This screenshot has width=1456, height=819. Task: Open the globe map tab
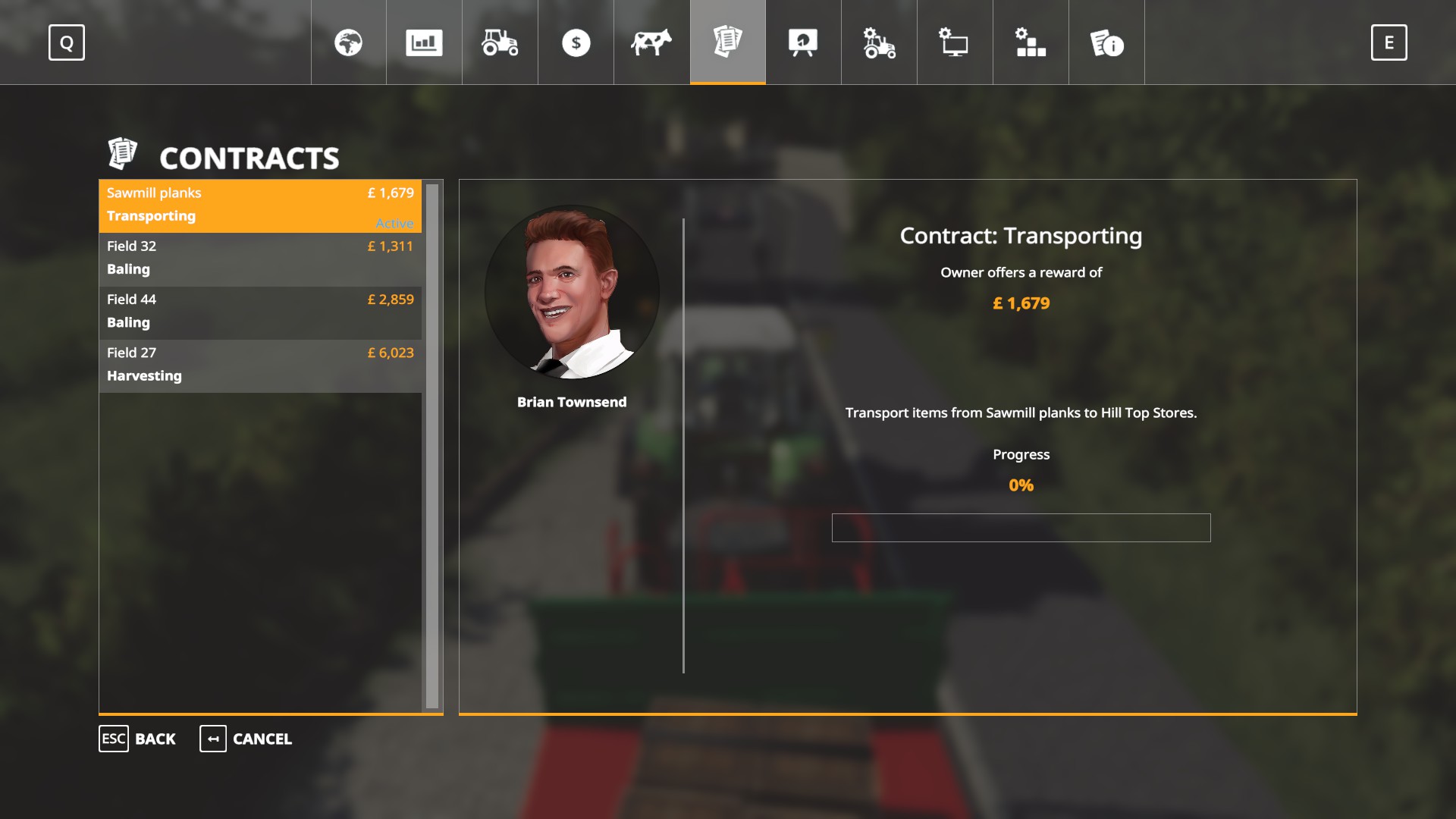click(348, 42)
